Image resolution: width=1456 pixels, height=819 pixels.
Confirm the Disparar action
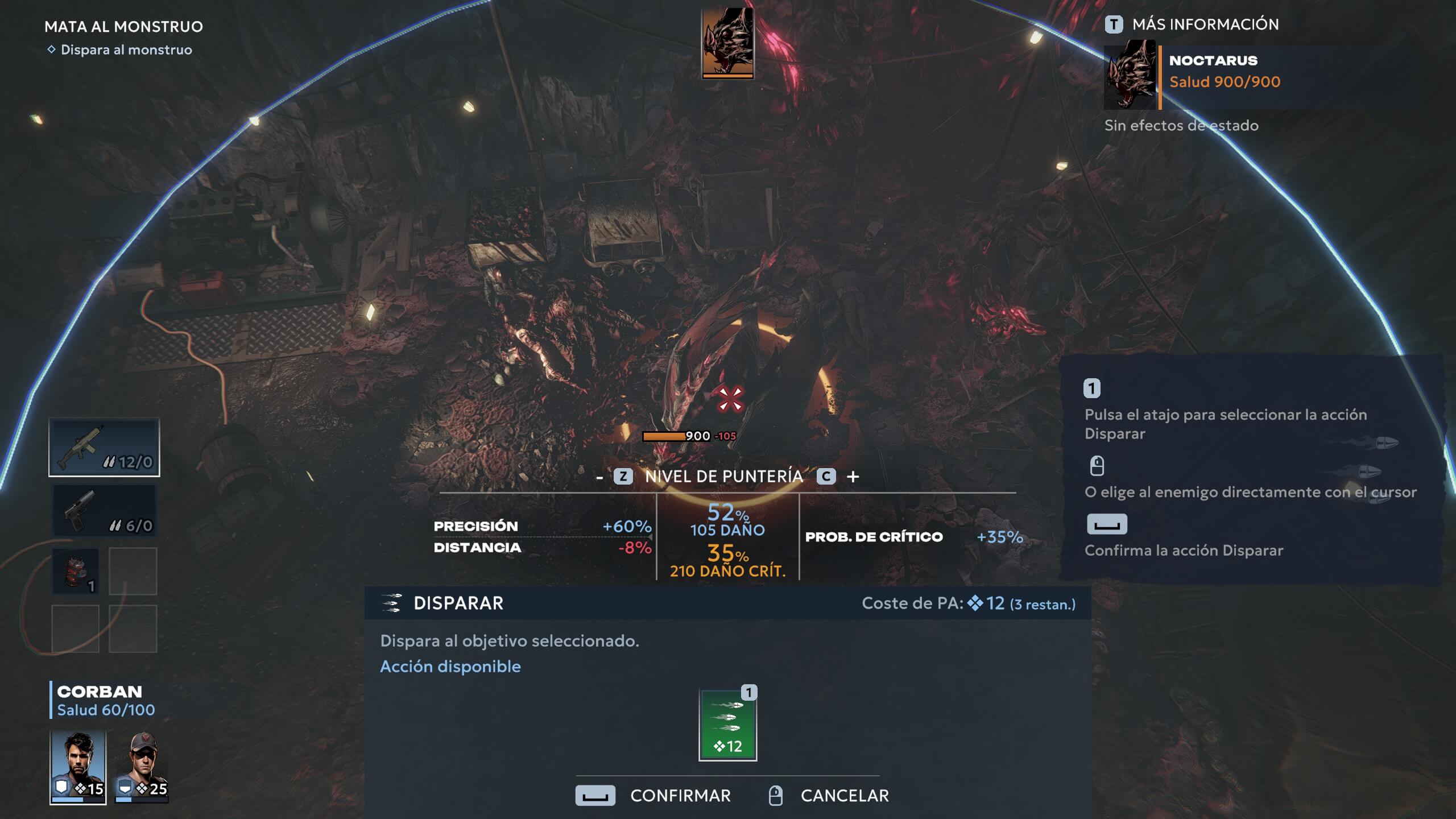tap(653, 795)
